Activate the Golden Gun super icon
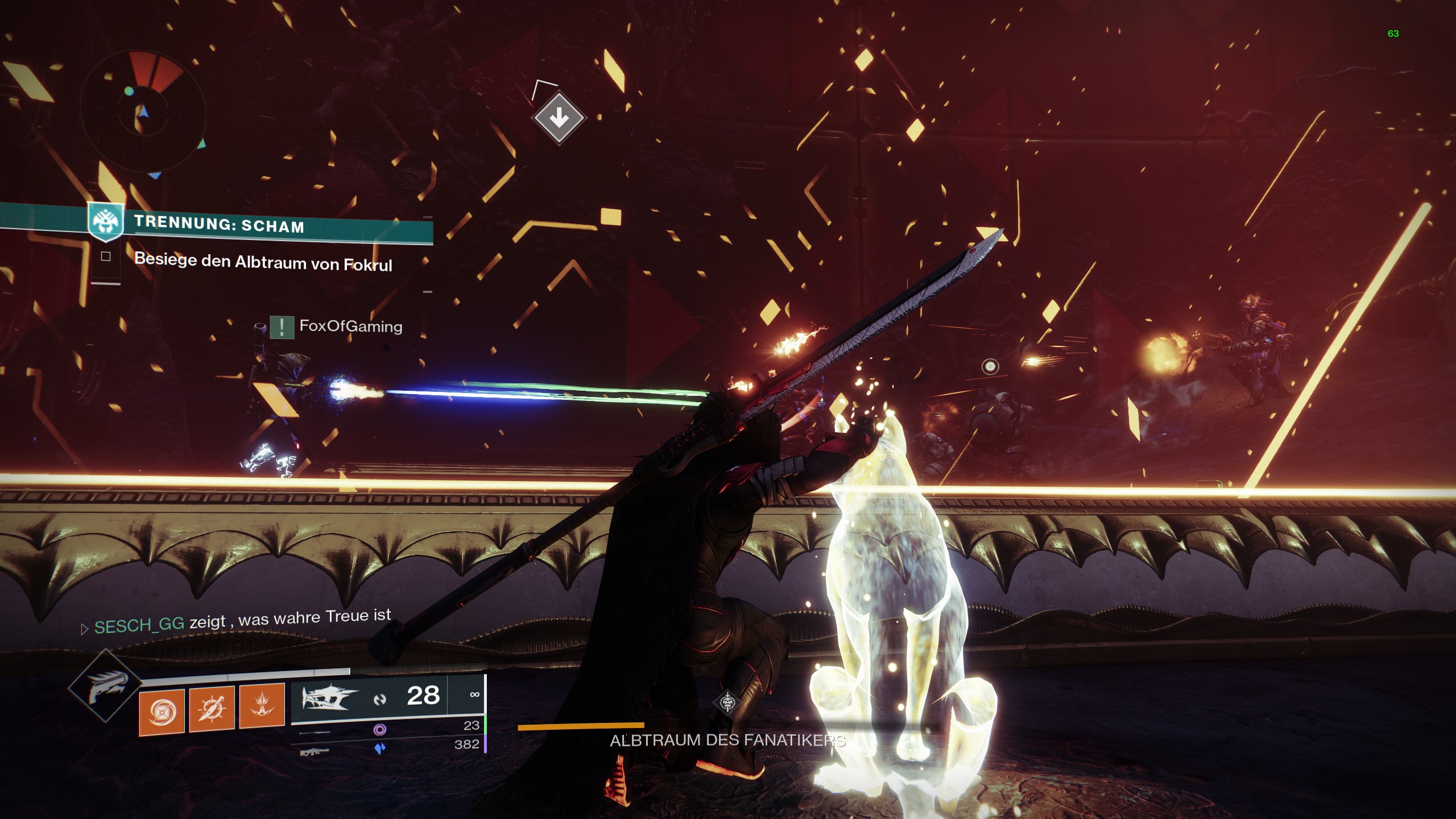The width and height of the screenshot is (1456, 819). pyautogui.click(x=105, y=687)
